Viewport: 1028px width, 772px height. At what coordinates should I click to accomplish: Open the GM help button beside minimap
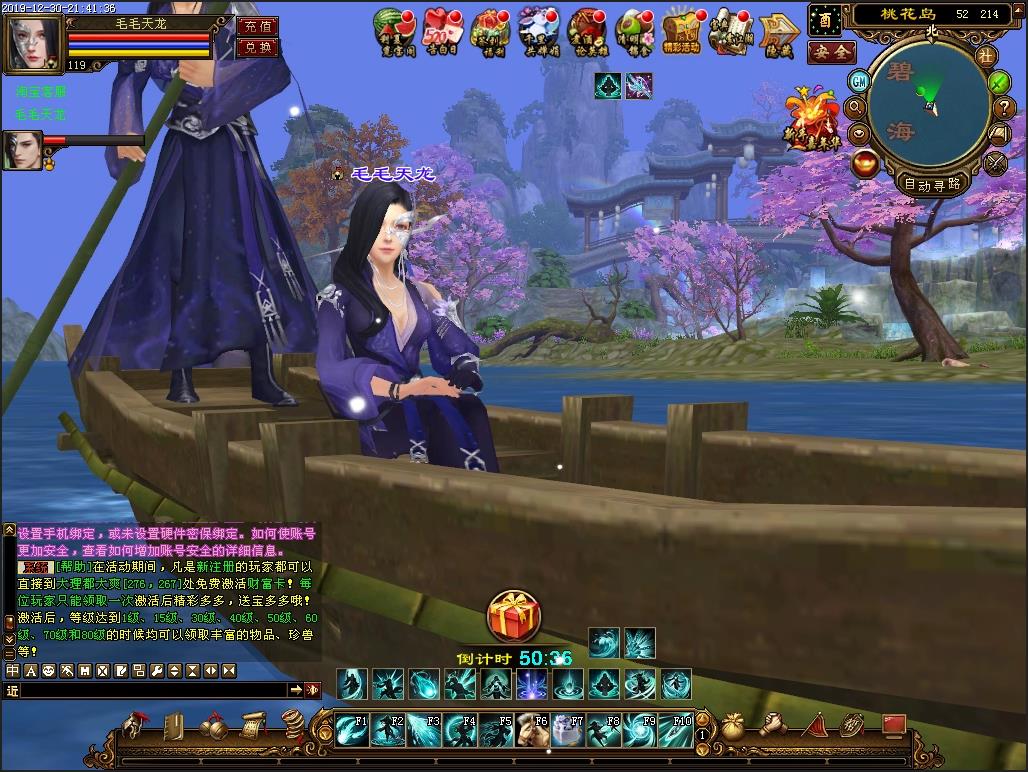tap(858, 81)
